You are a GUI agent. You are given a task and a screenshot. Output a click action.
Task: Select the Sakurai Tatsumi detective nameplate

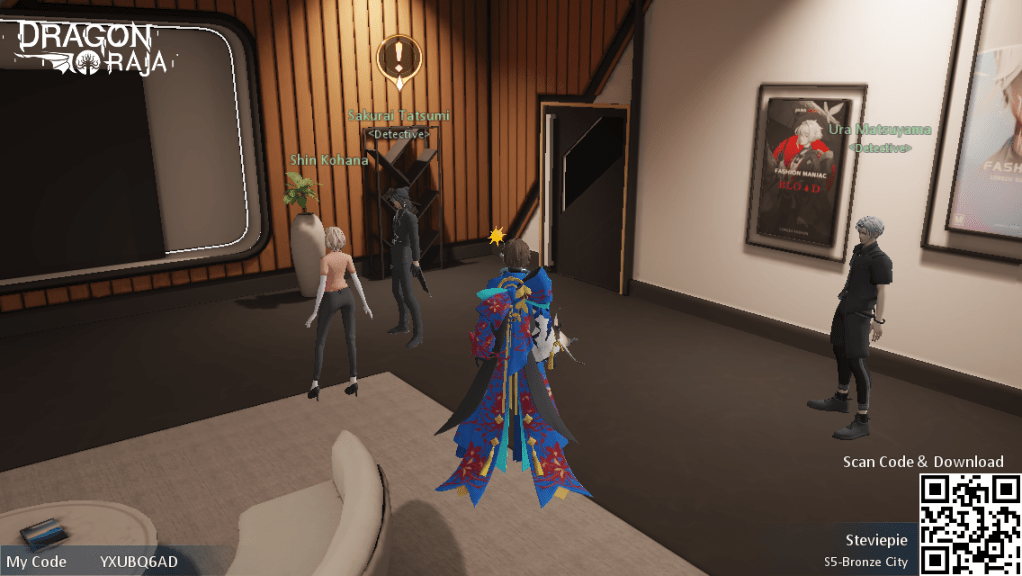pos(398,116)
